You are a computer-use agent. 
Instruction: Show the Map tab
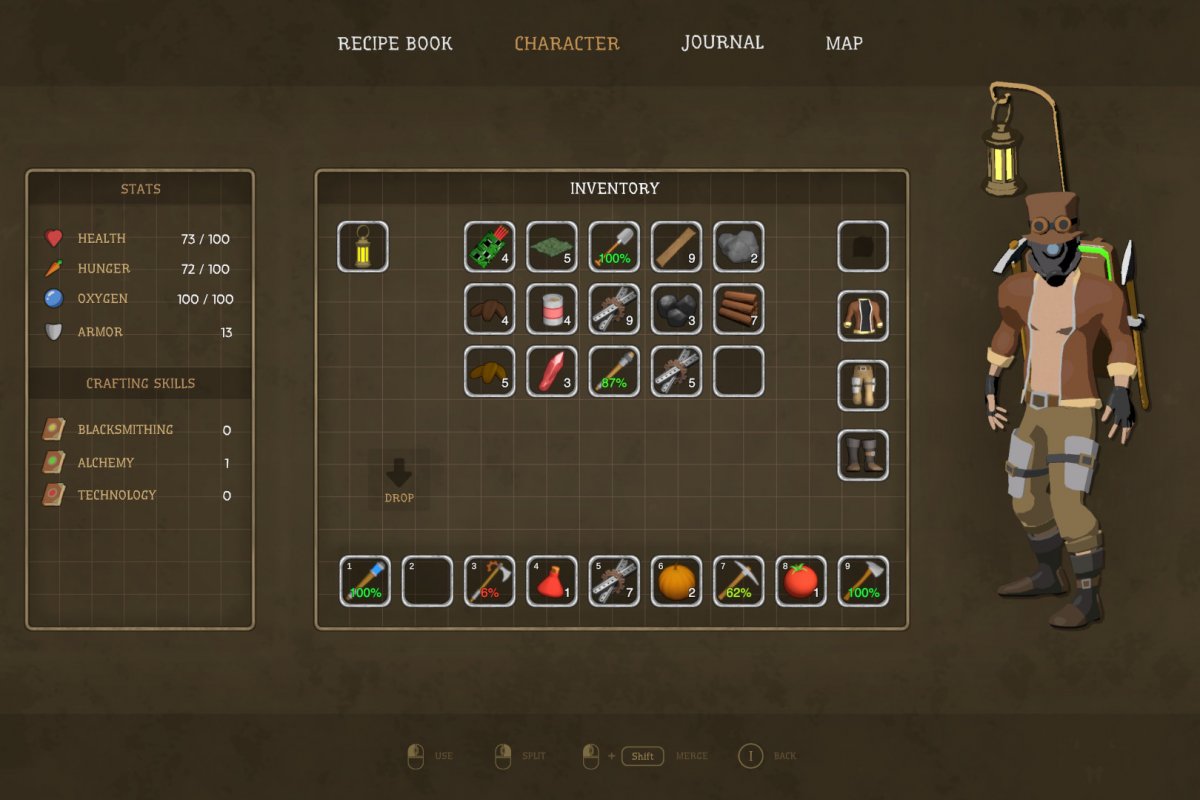coord(844,43)
